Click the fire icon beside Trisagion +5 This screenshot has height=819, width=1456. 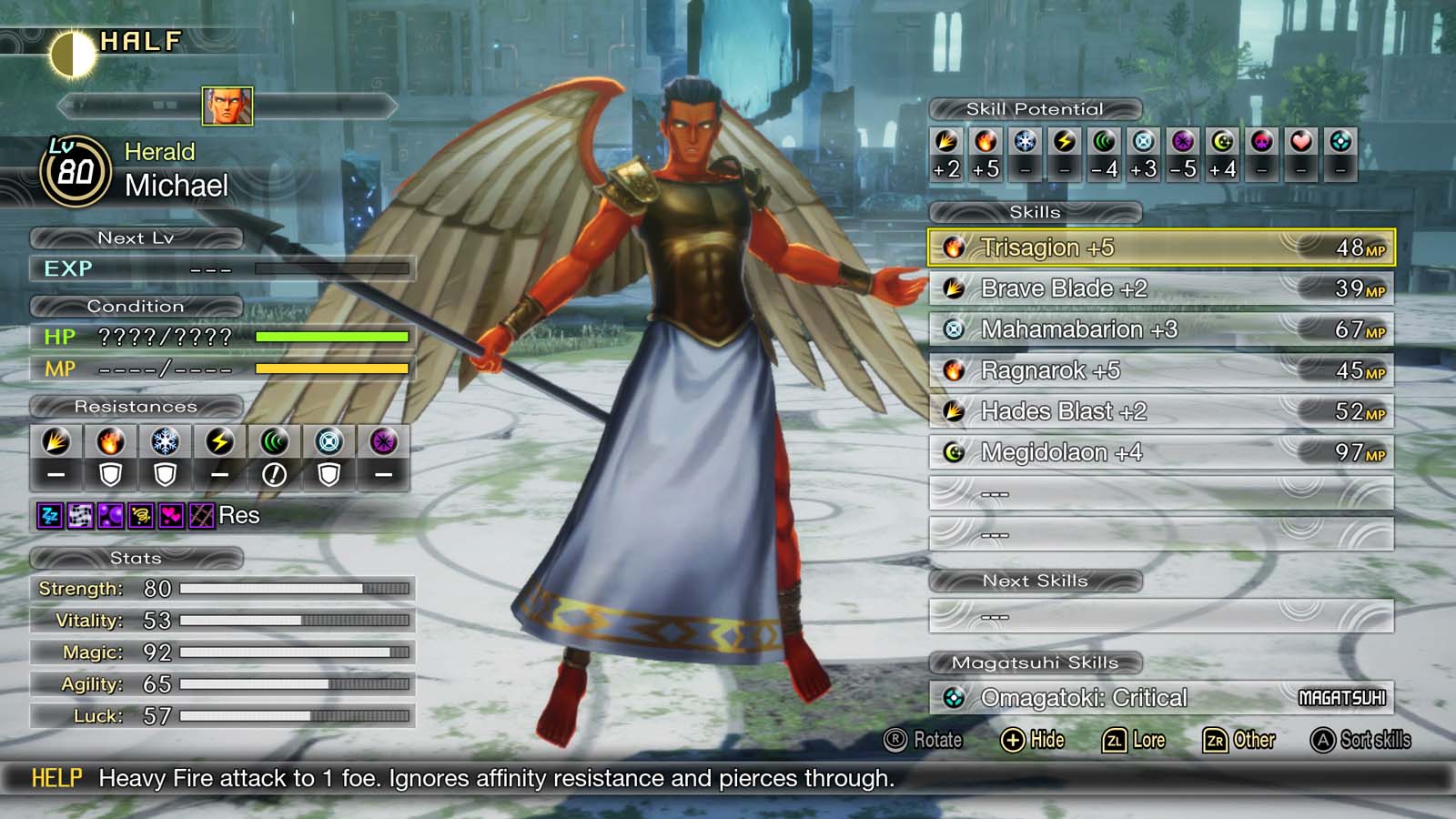(953, 247)
